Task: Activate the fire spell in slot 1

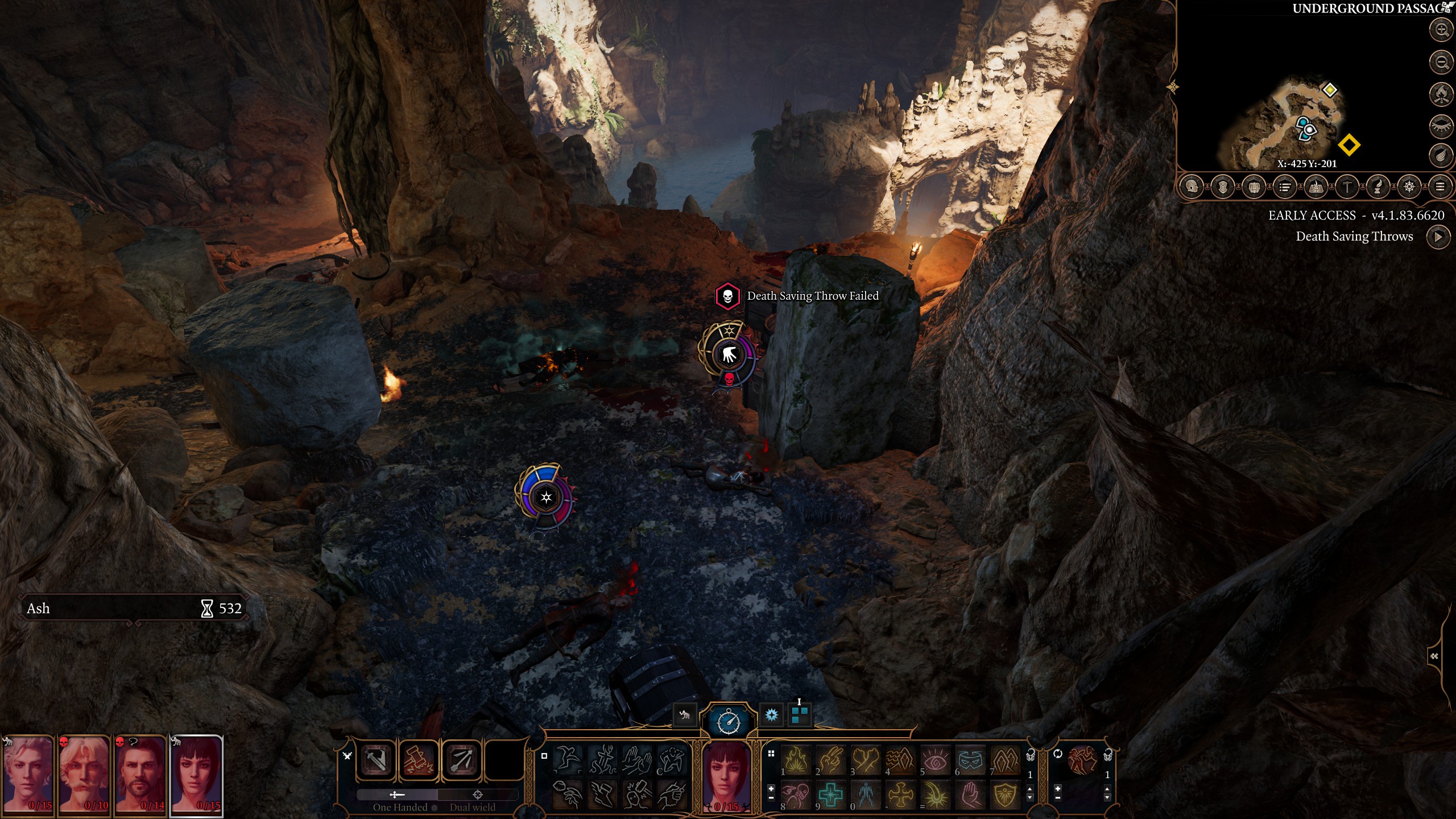Action: click(x=796, y=760)
